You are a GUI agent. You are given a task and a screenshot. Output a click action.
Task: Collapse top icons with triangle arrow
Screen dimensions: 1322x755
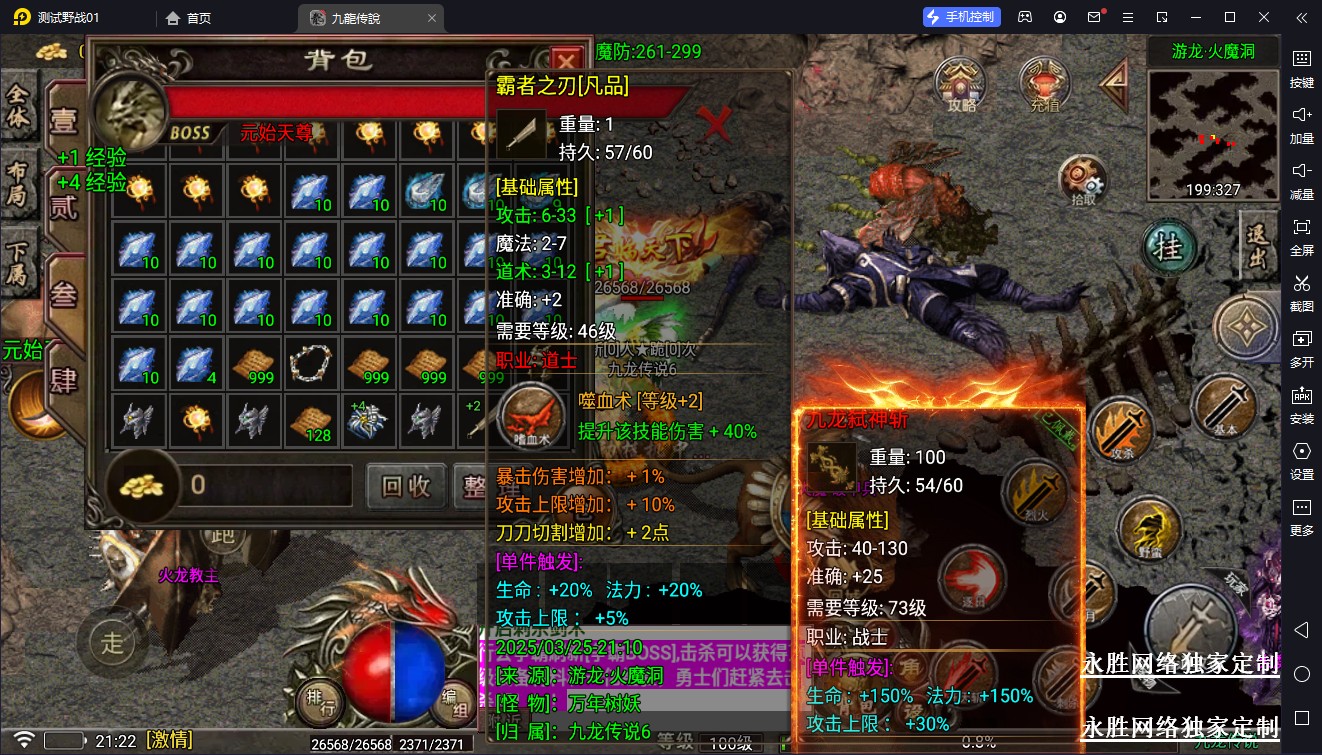(x=1114, y=84)
